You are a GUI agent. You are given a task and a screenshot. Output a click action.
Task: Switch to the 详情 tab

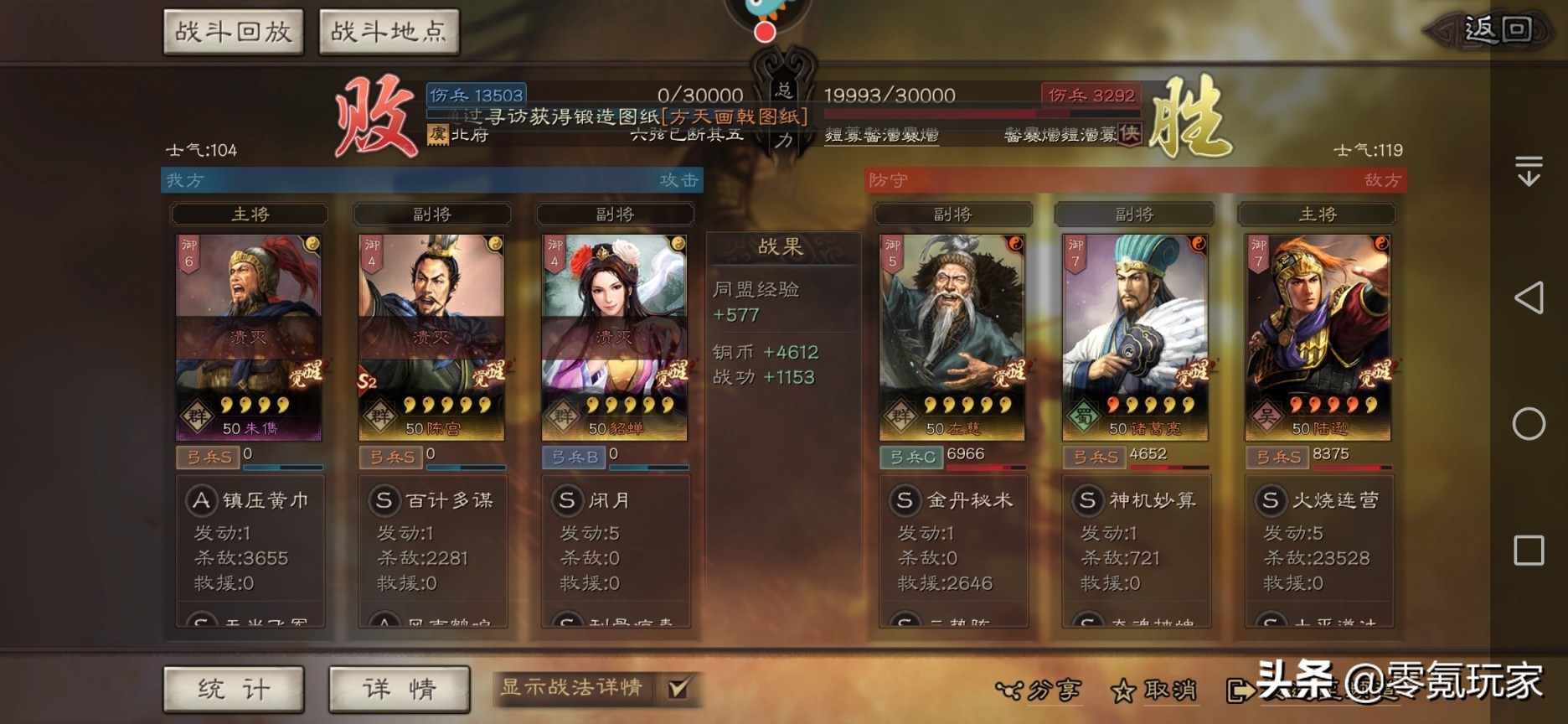400,689
